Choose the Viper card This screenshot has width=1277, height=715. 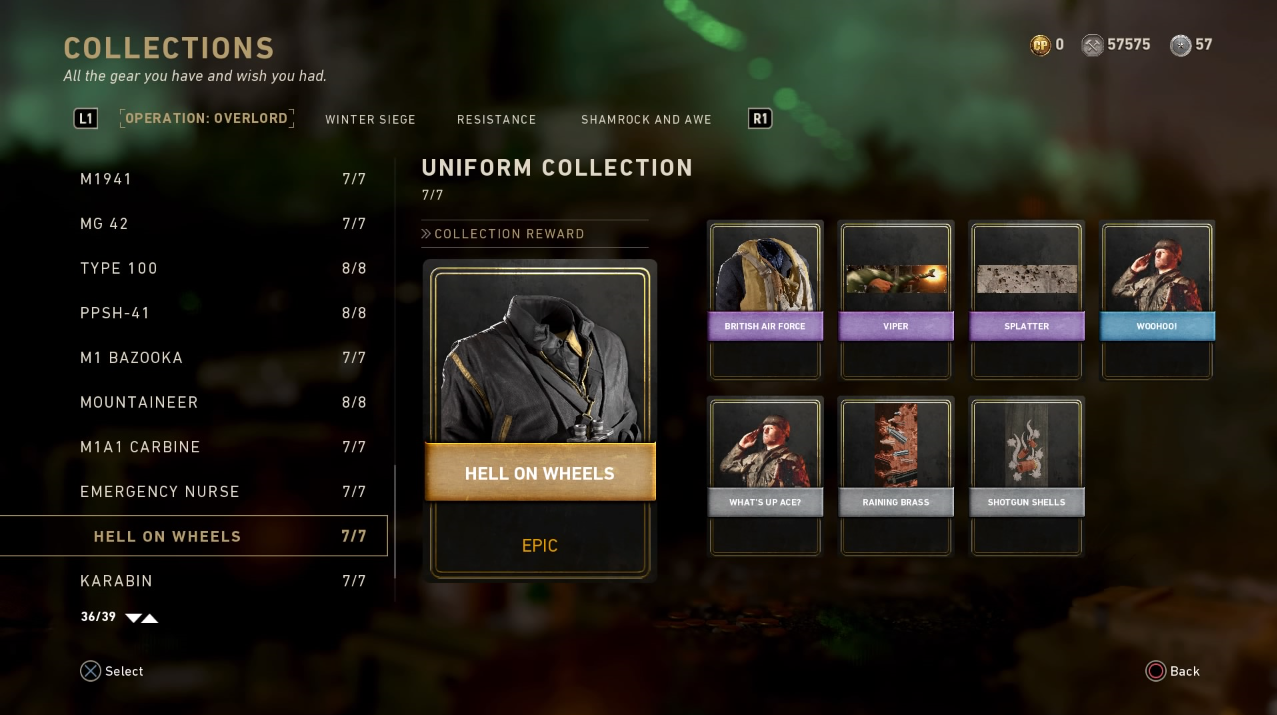click(896, 300)
